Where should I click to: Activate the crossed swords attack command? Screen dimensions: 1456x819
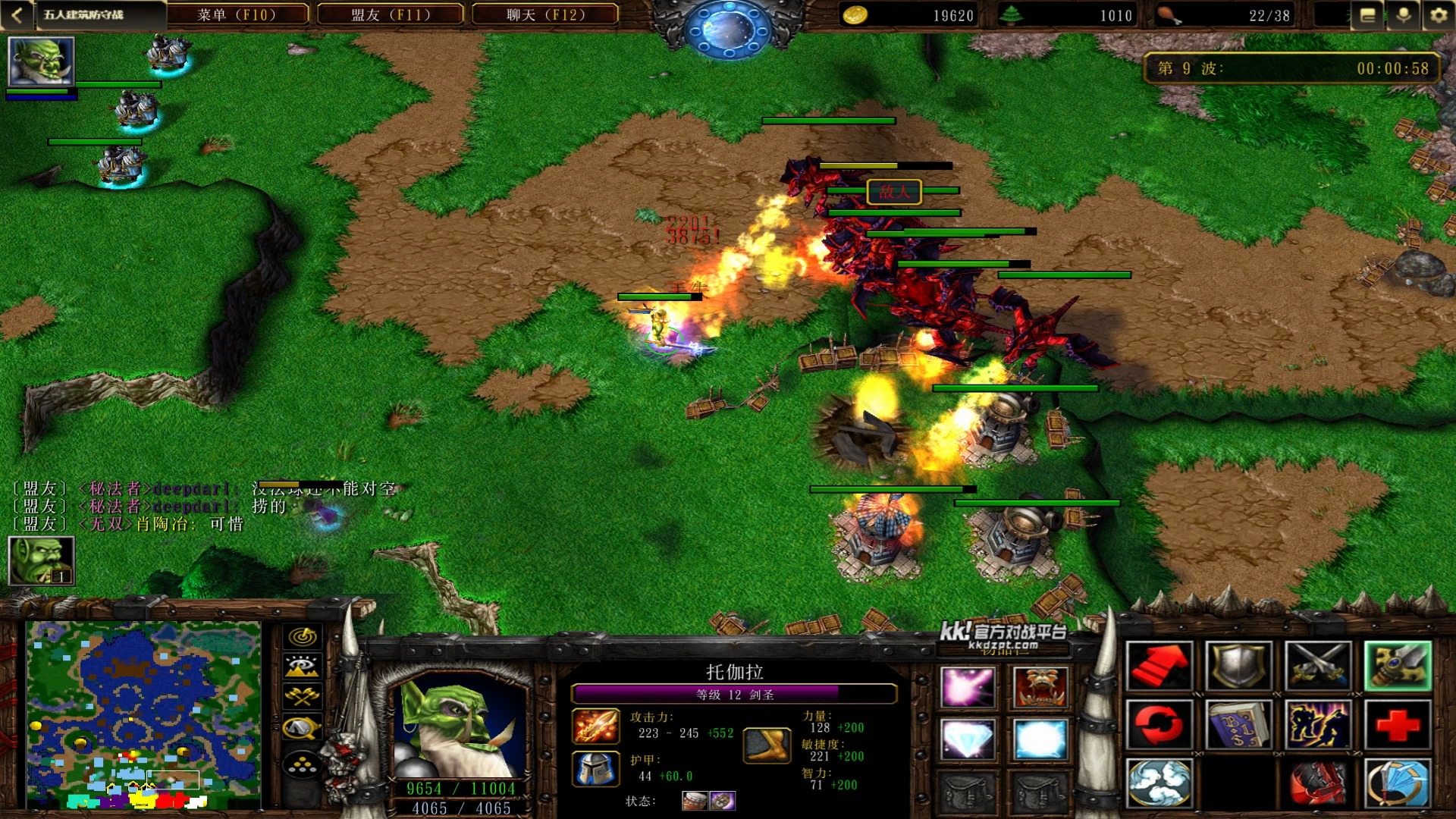(1318, 666)
